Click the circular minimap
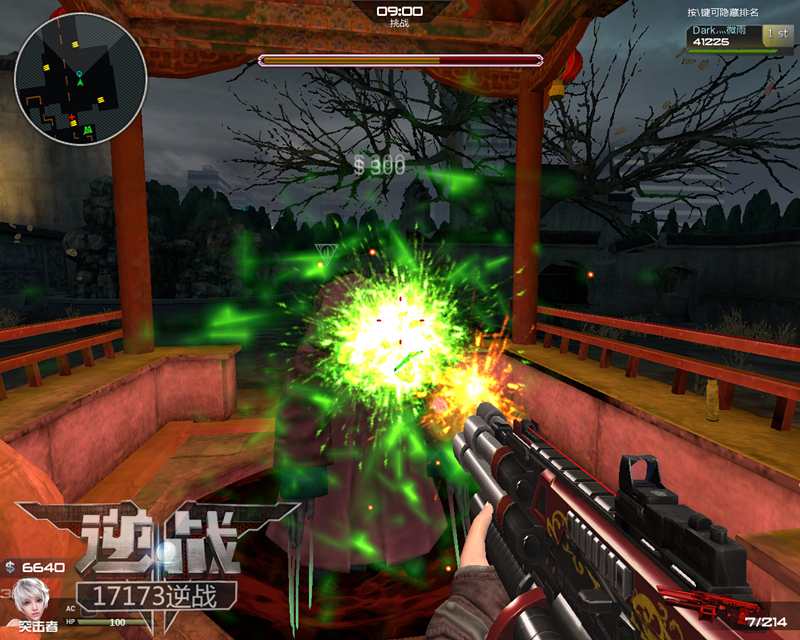The width and height of the screenshot is (800, 640). [80, 79]
